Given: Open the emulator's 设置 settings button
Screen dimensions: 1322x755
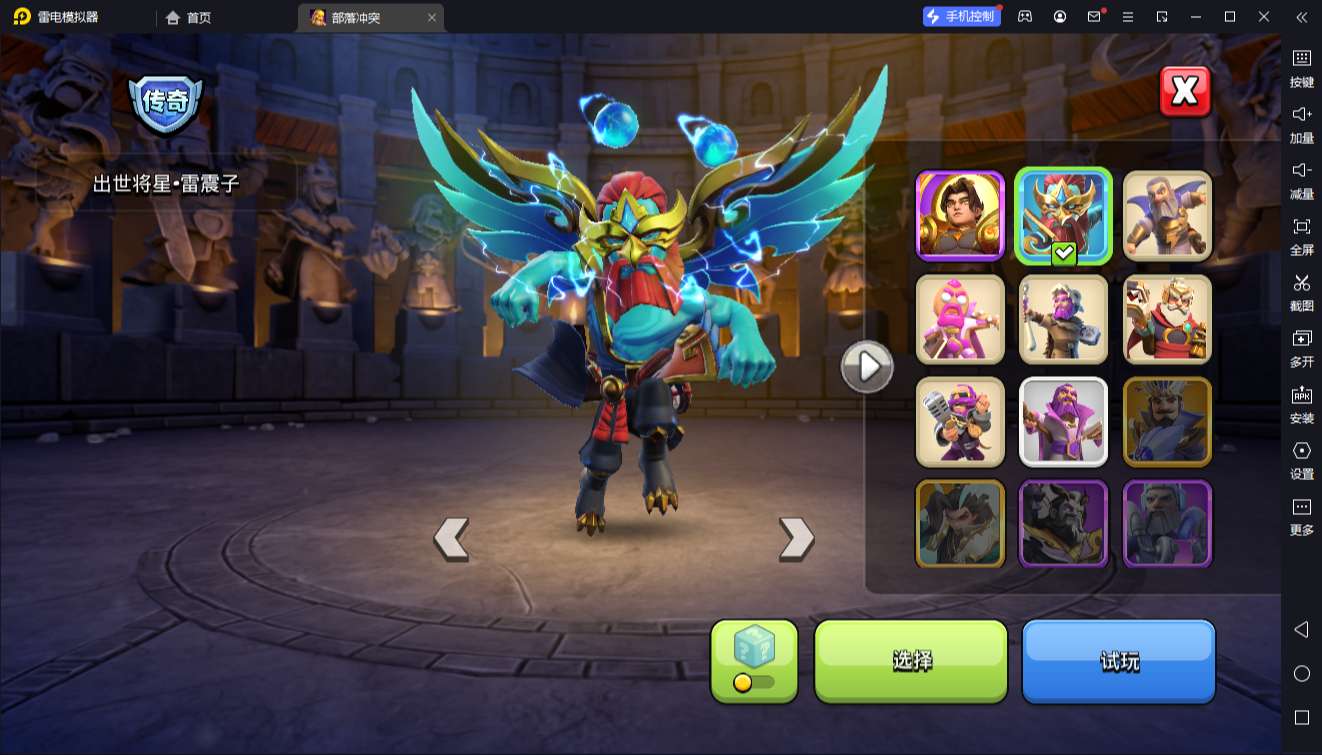Looking at the screenshot, I should pyautogui.click(x=1301, y=459).
